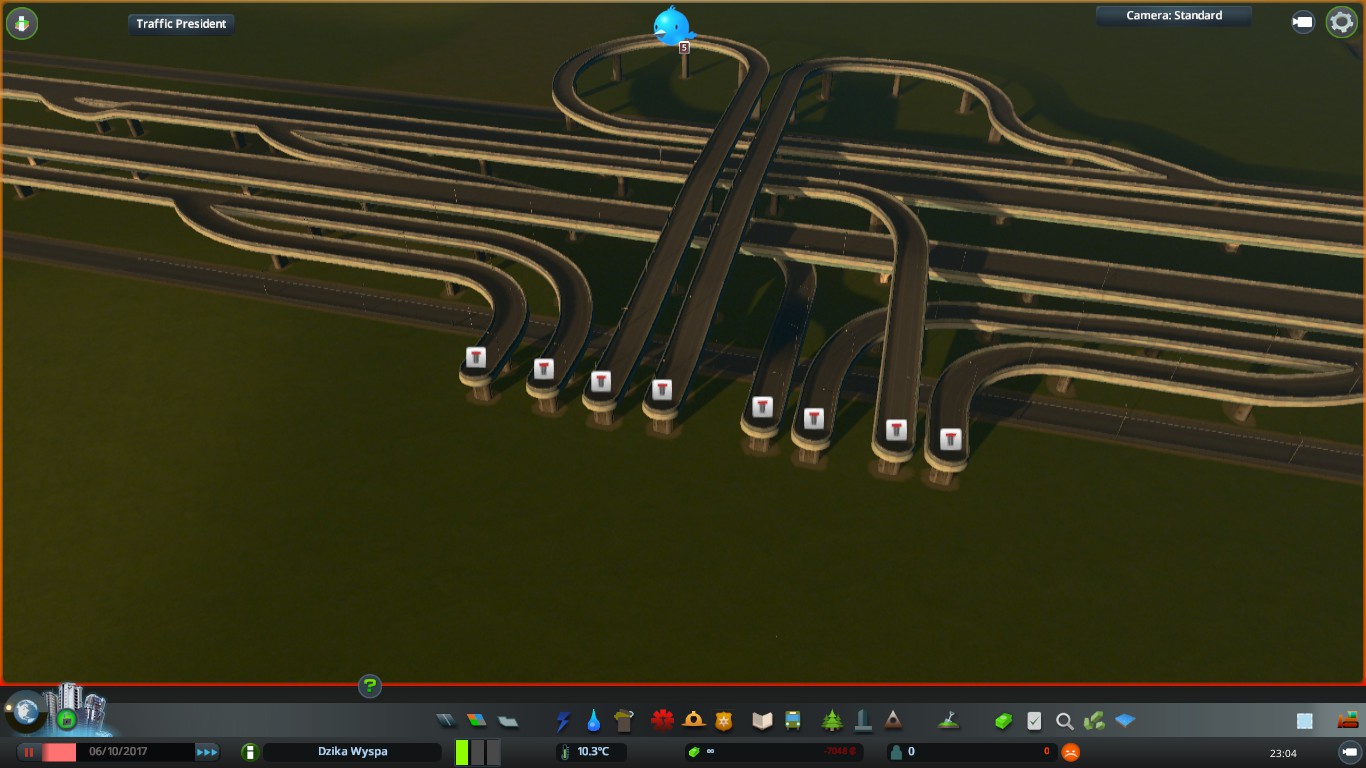
Task: Open the garbage bin menu
Action: [x=625, y=720]
